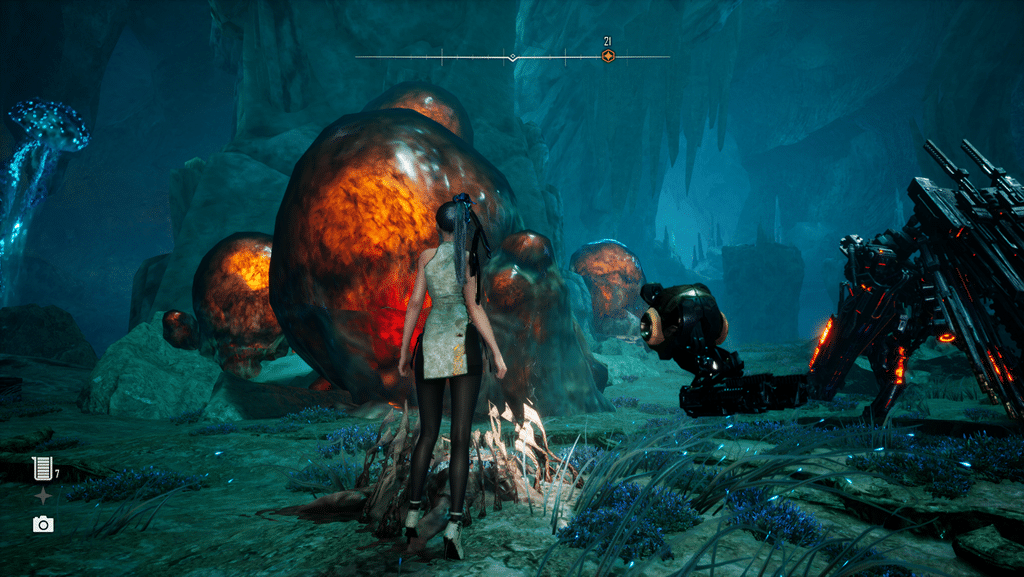Click the orange objective marker on the compass
Screen dimensions: 1024x577
point(607,56)
